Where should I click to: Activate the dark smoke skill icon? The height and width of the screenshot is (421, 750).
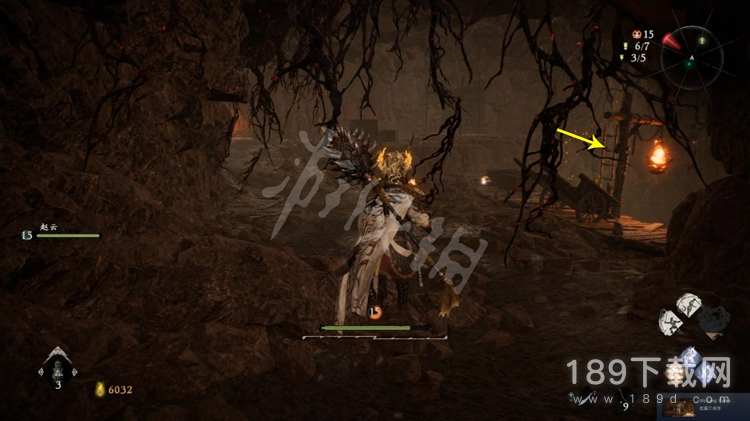point(714,318)
